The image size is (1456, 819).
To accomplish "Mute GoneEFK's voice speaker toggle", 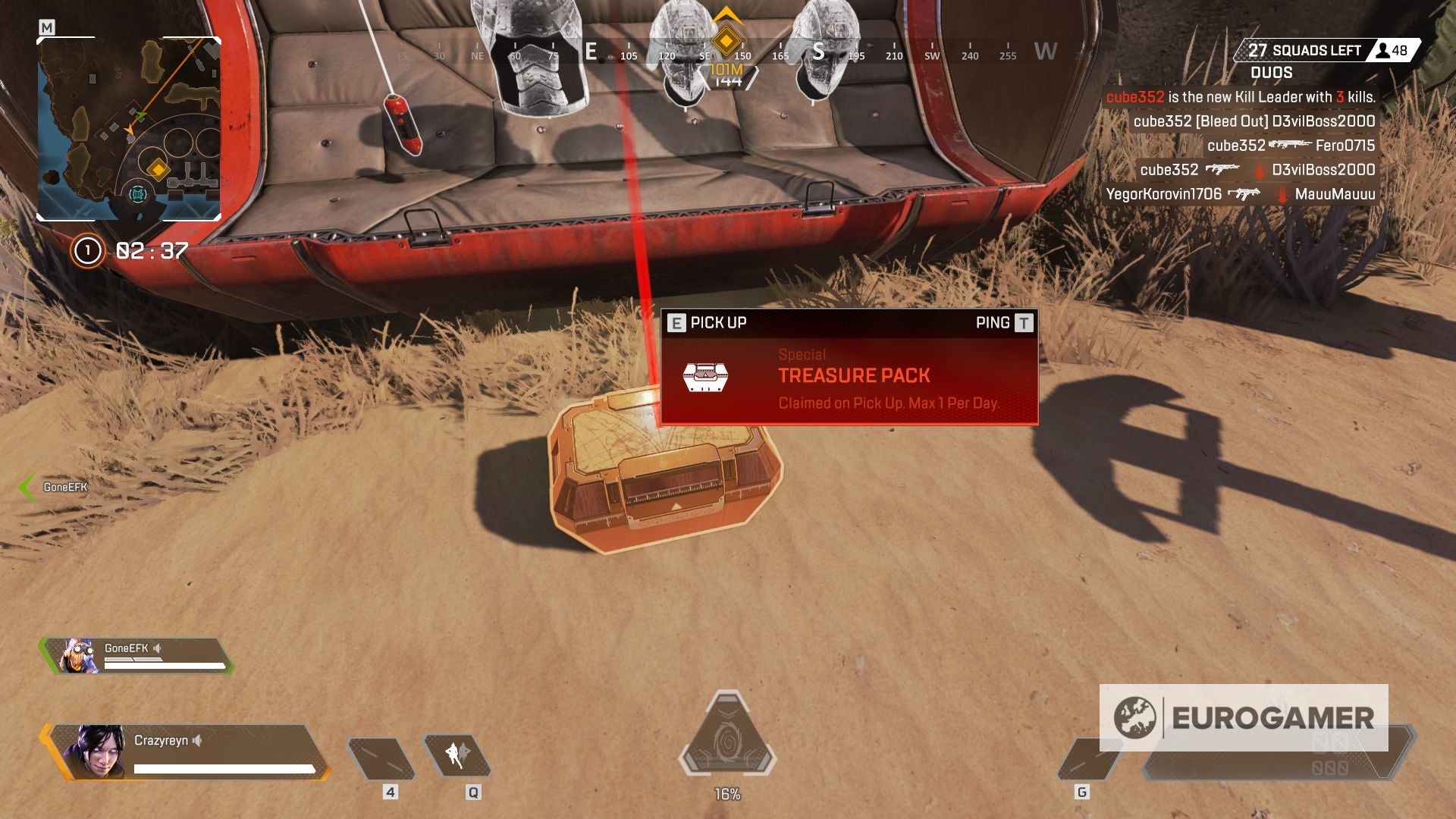I will point(156,648).
